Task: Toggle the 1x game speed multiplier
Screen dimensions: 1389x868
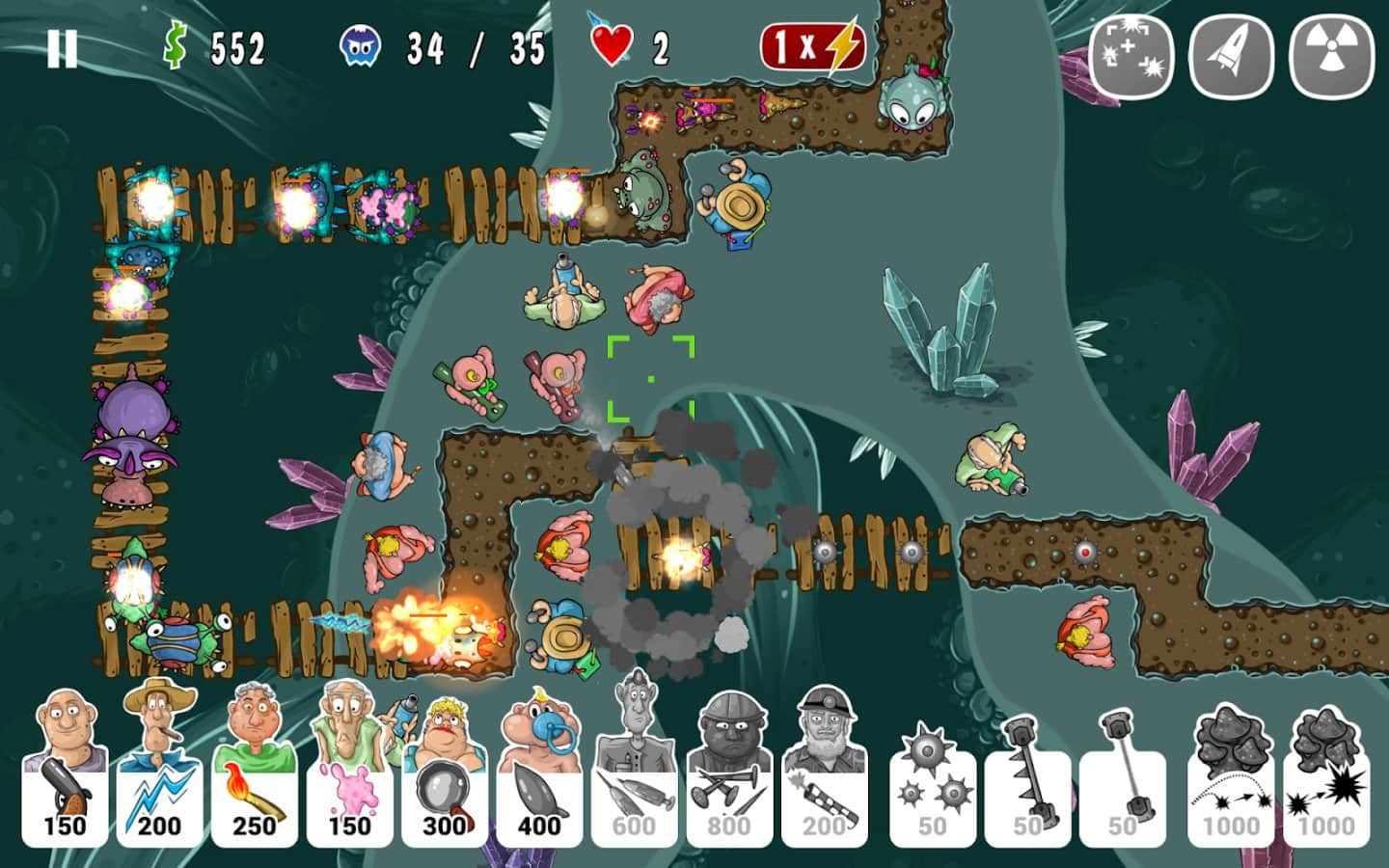Action: pyautogui.click(x=813, y=42)
